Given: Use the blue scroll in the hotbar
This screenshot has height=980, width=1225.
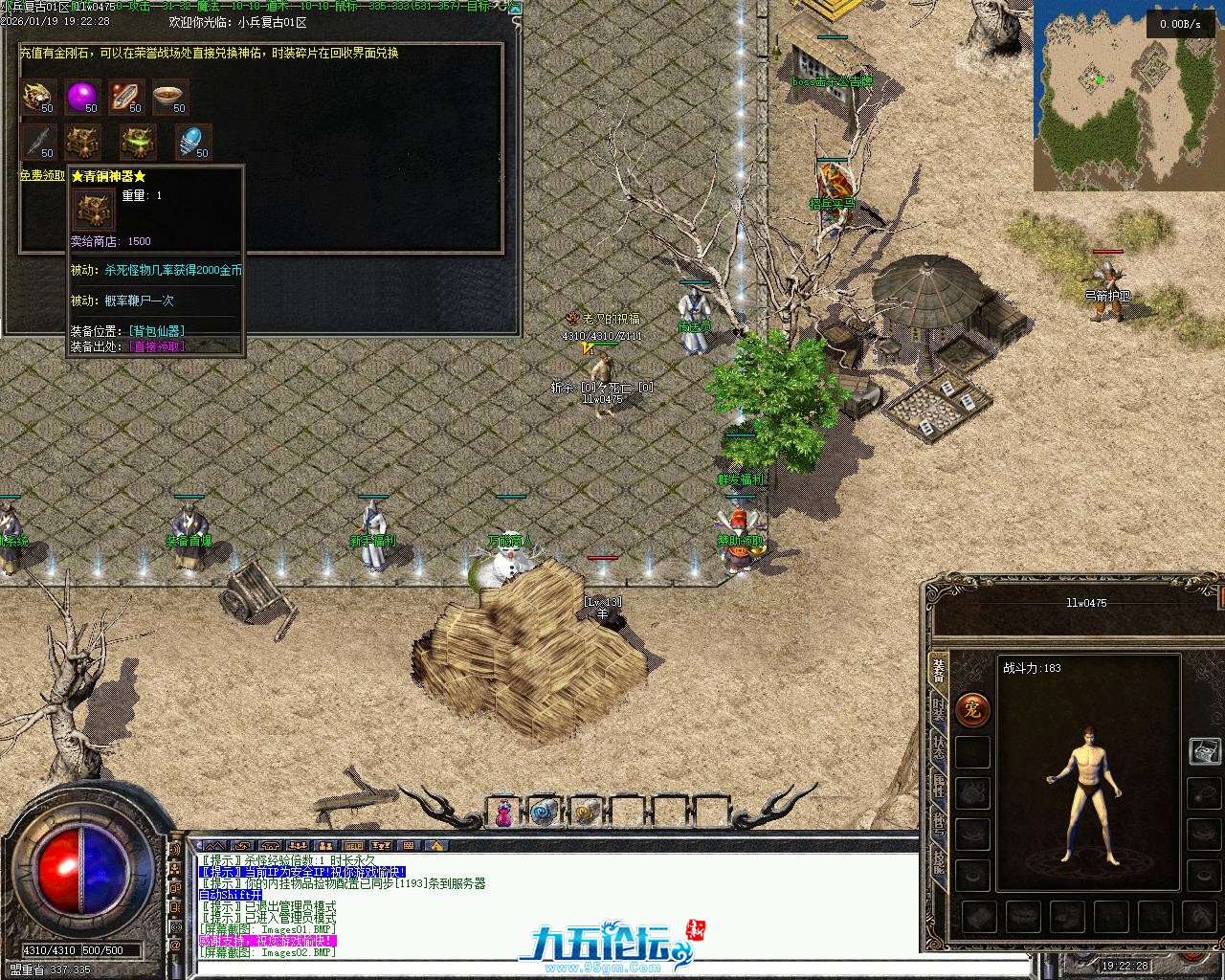Looking at the screenshot, I should pyautogui.click(x=544, y=813).
